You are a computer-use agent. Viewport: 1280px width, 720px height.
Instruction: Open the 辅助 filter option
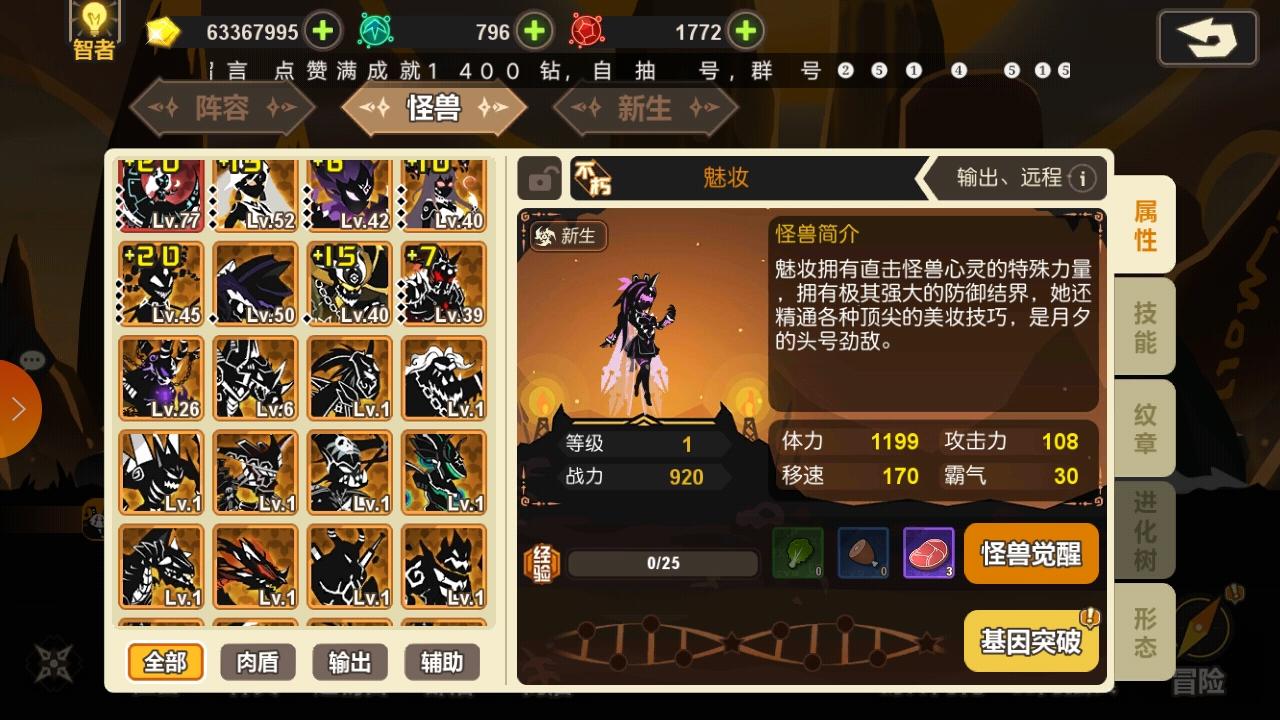coord(441,662)
